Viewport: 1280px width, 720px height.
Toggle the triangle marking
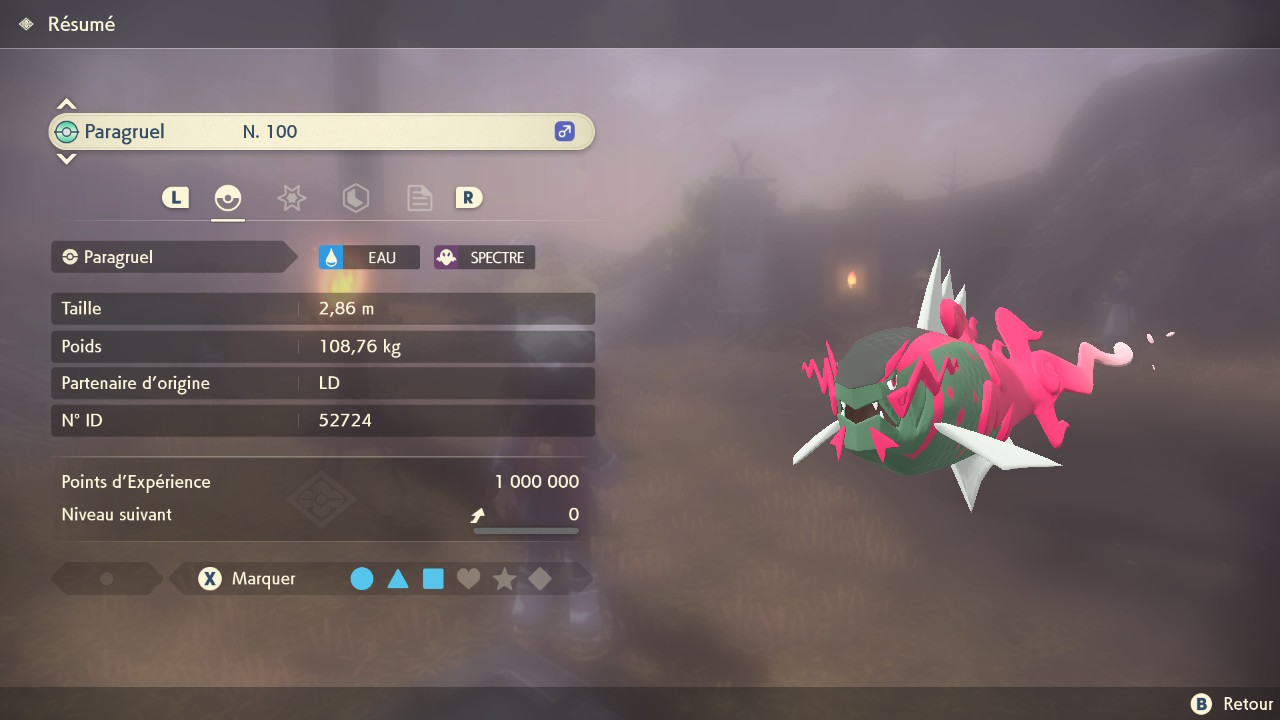coord(398,578)
